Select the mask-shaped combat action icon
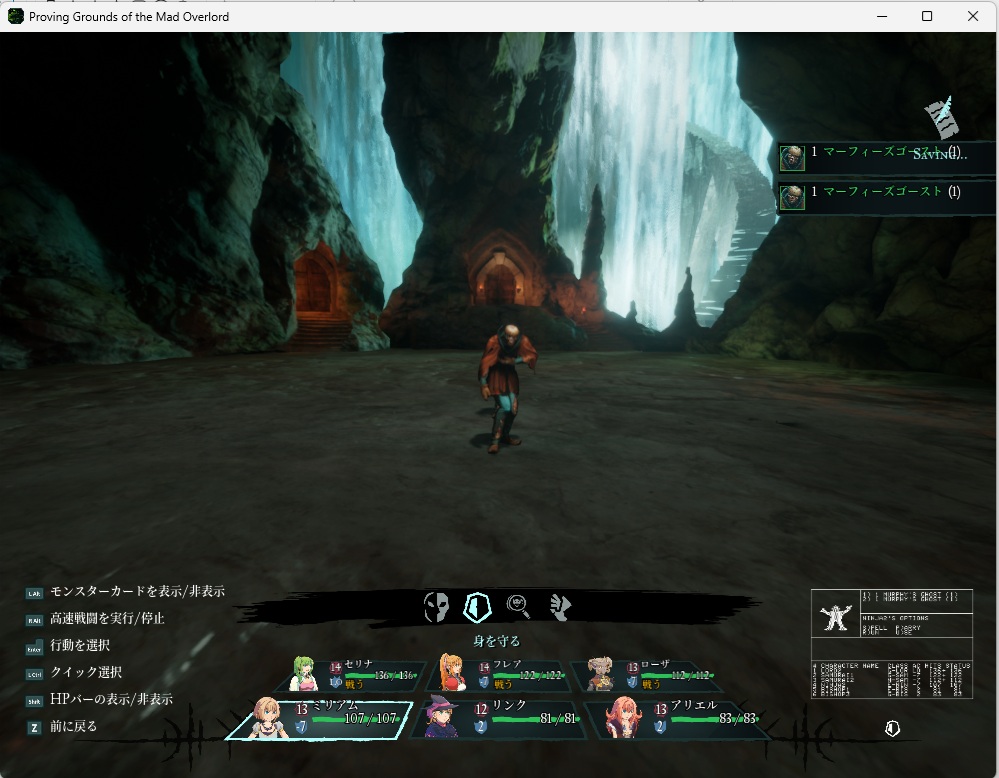This screenshot has height=778, width=999. pos(436,606)
